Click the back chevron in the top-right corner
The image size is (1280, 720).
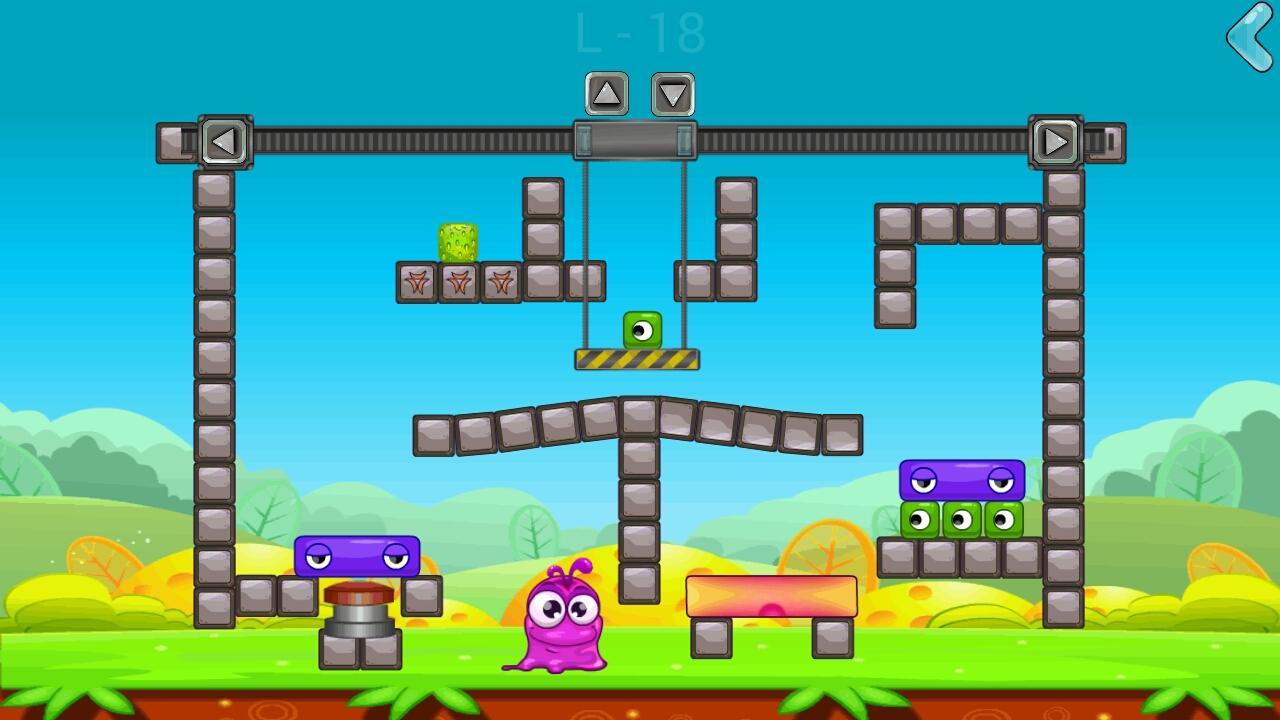click(x=1248, y=38)
